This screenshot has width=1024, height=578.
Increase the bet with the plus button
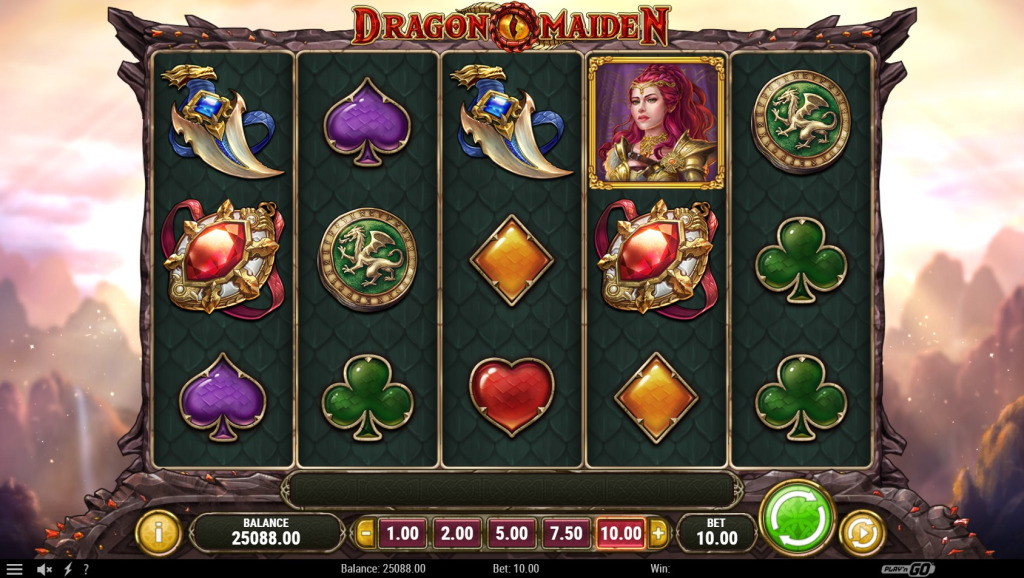coord(658,533)
